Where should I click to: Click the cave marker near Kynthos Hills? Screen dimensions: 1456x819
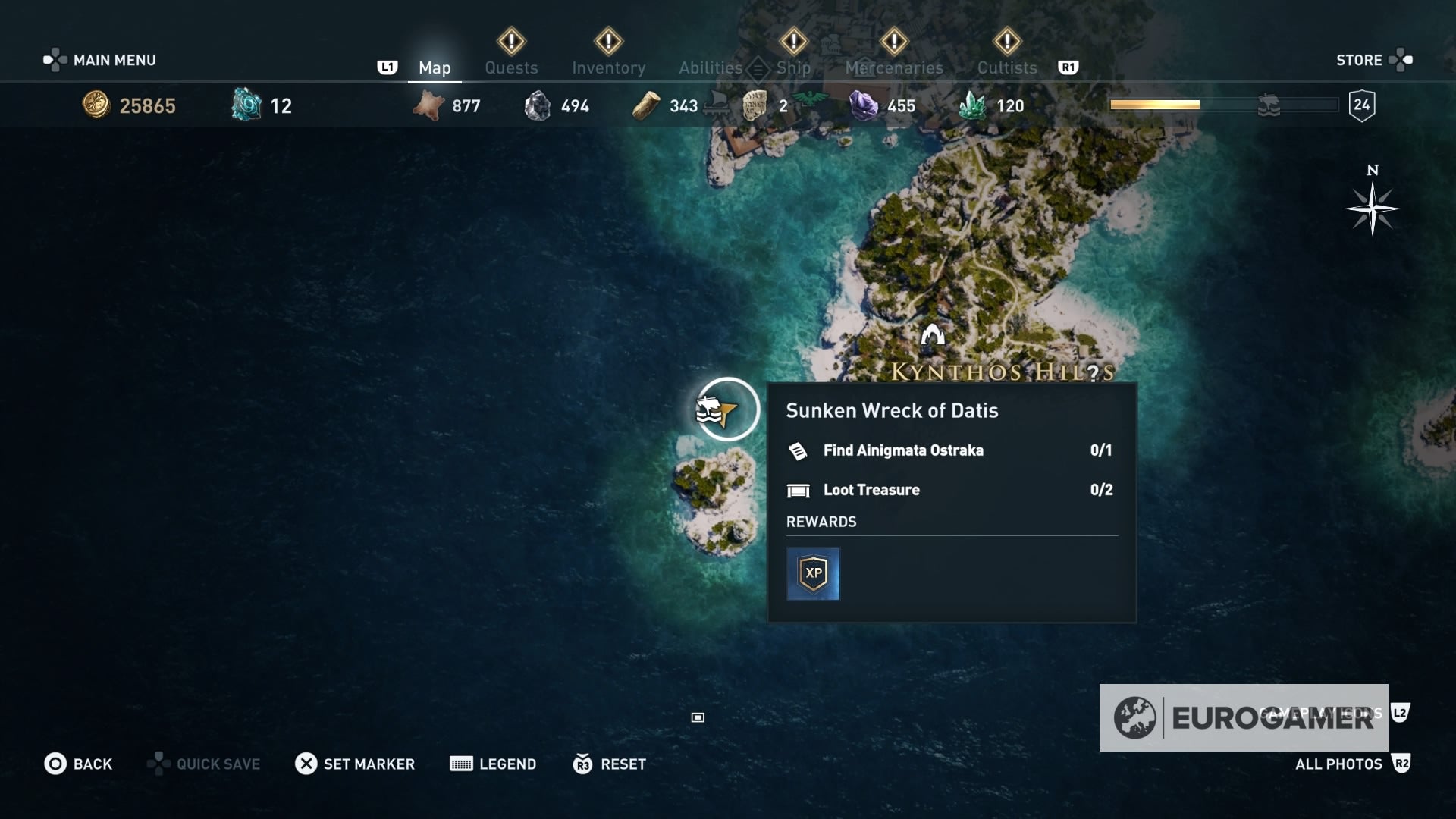point(933,334)
